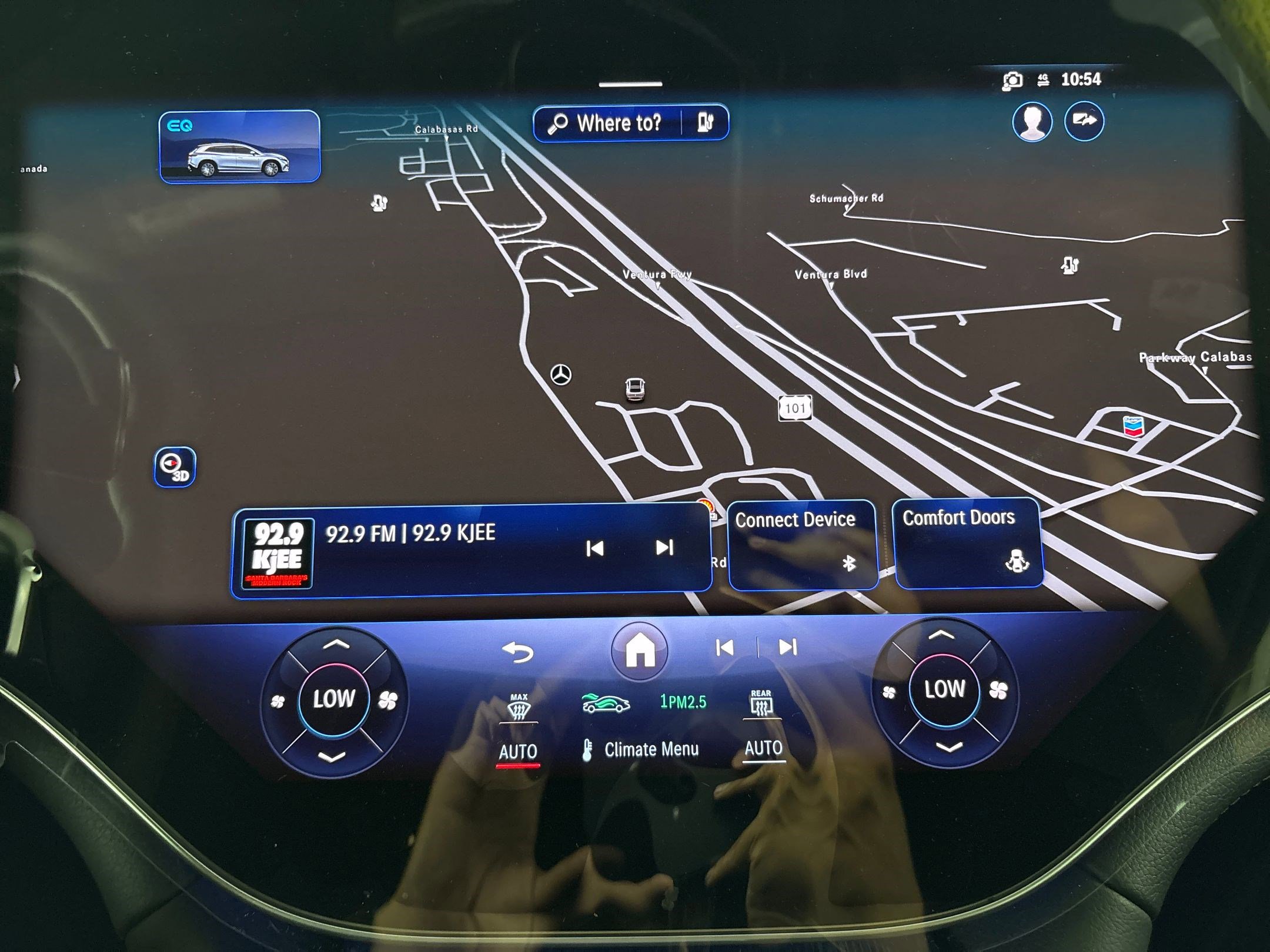Activate MAX windshield defrost
The height and width of the screenshot is (952, 1270).
point(519,708)
